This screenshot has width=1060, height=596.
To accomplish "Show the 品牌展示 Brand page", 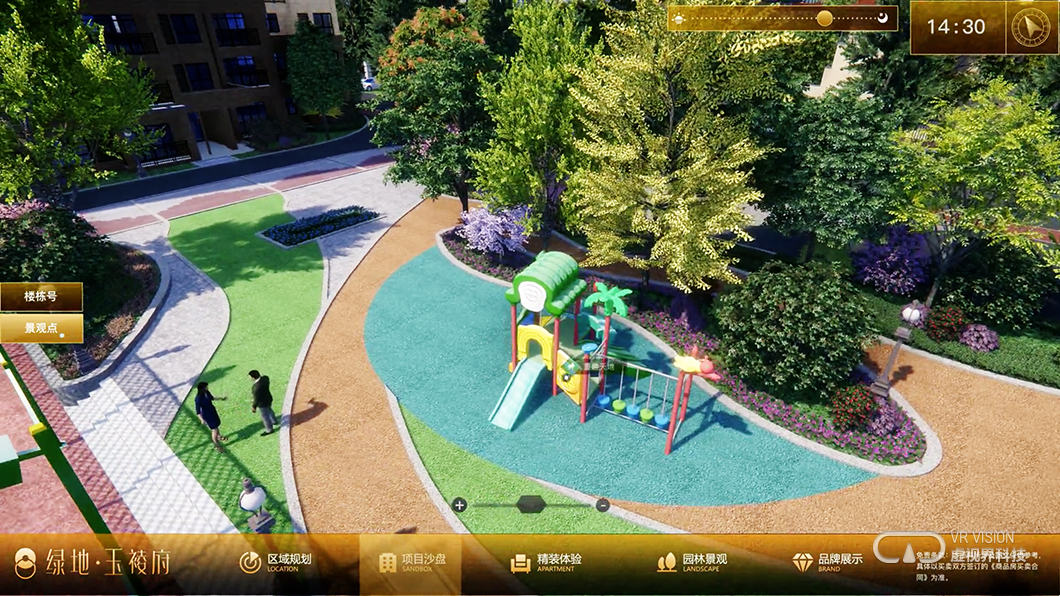I will (x=827, y=562).
